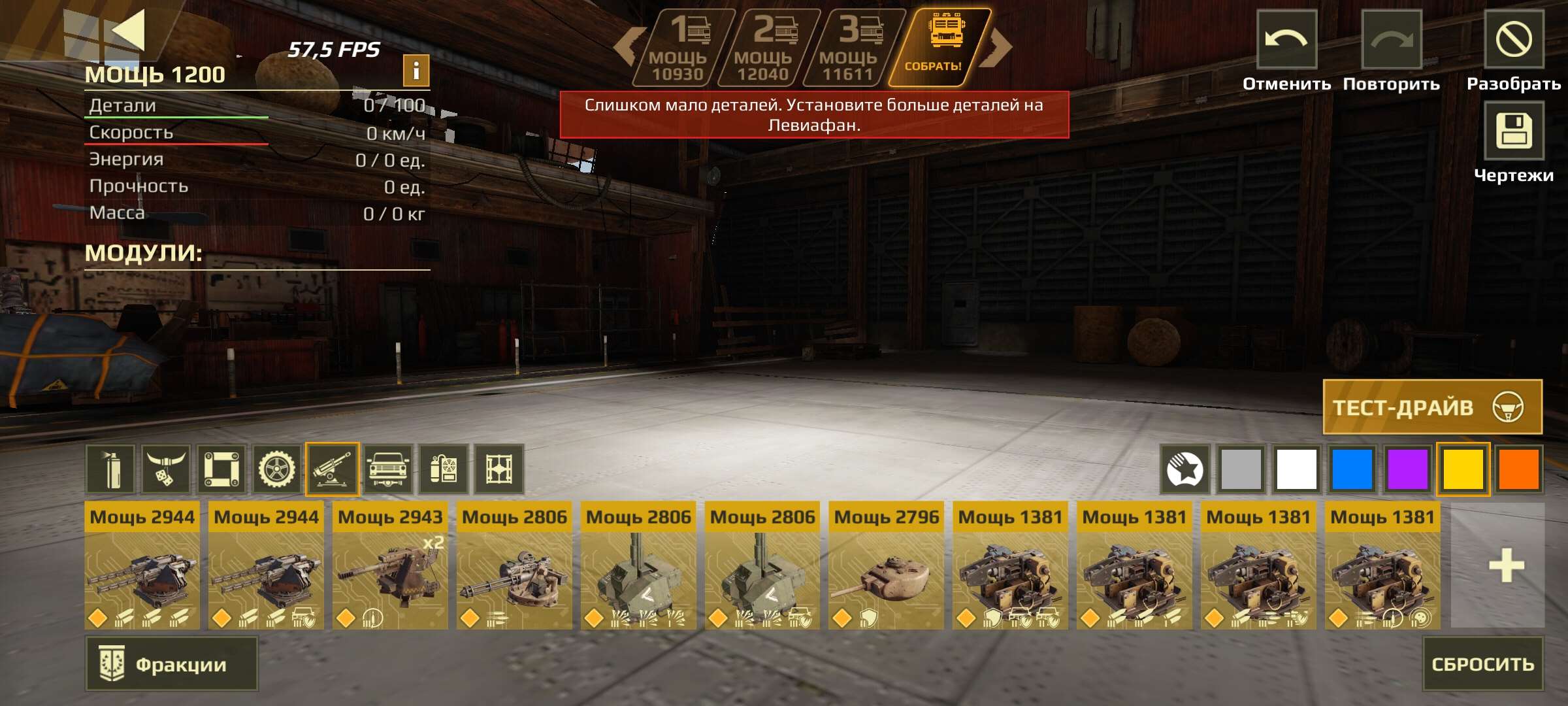
Task: Click right arrow to next vehicle preset
Action: point(995,46)
